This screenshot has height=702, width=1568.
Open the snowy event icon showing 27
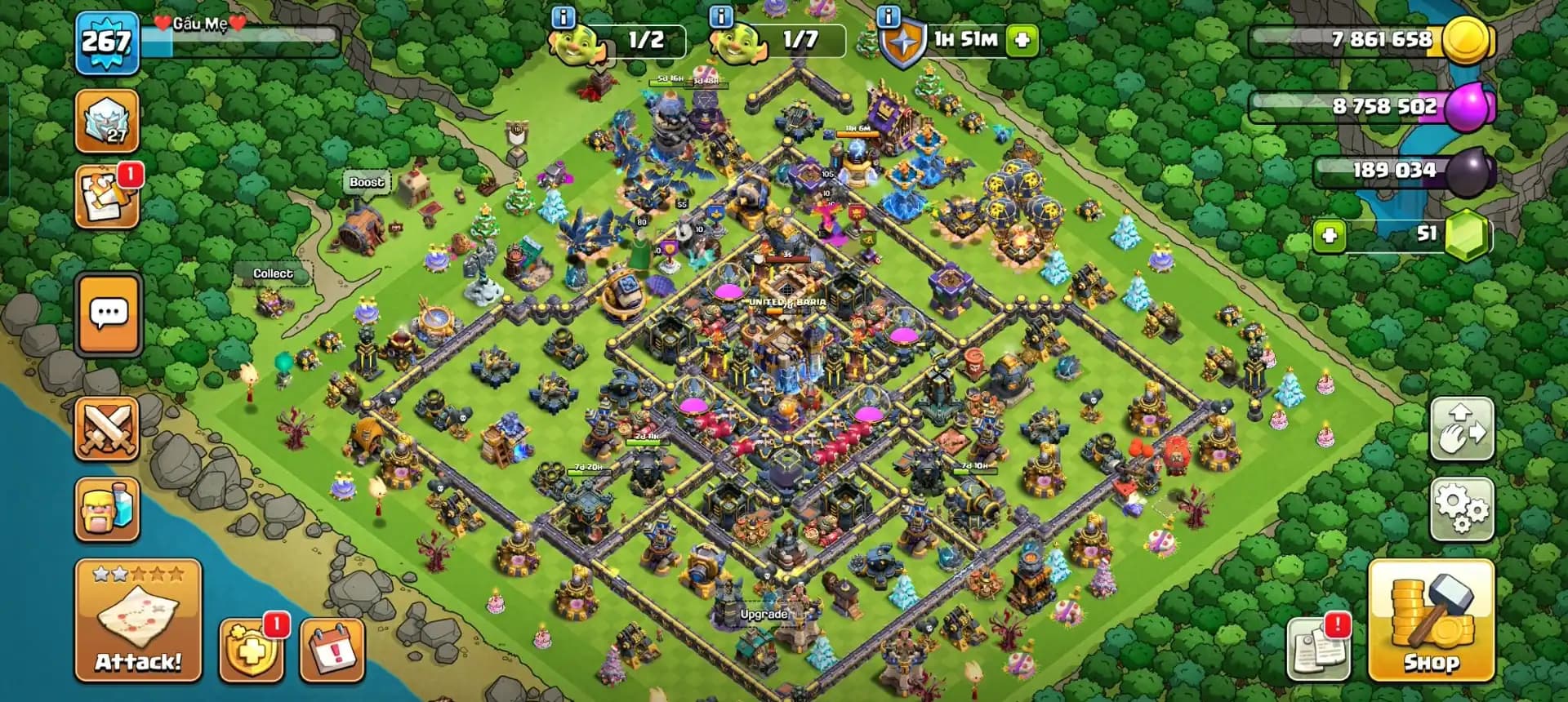pyautogui.click(x=106, y=119)
